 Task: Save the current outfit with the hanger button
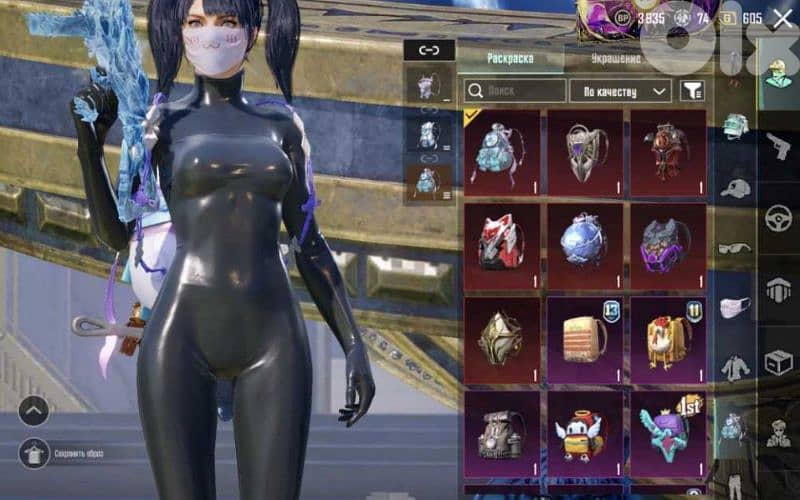(33, 452)
